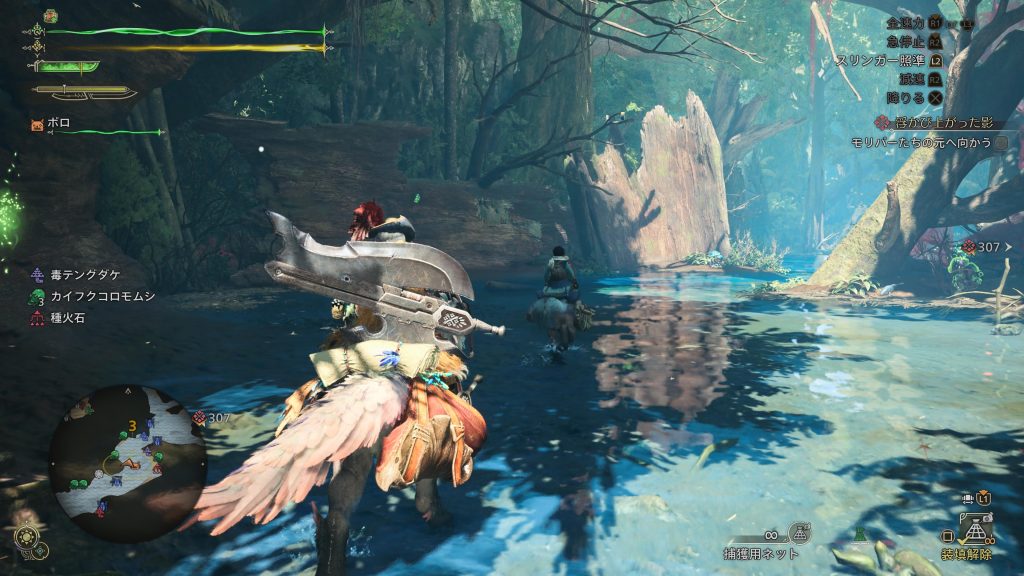Choose カイフクコロモムシ from the gathering list
The height and width of the screenshot is (576, 1024).
(90, 297)
